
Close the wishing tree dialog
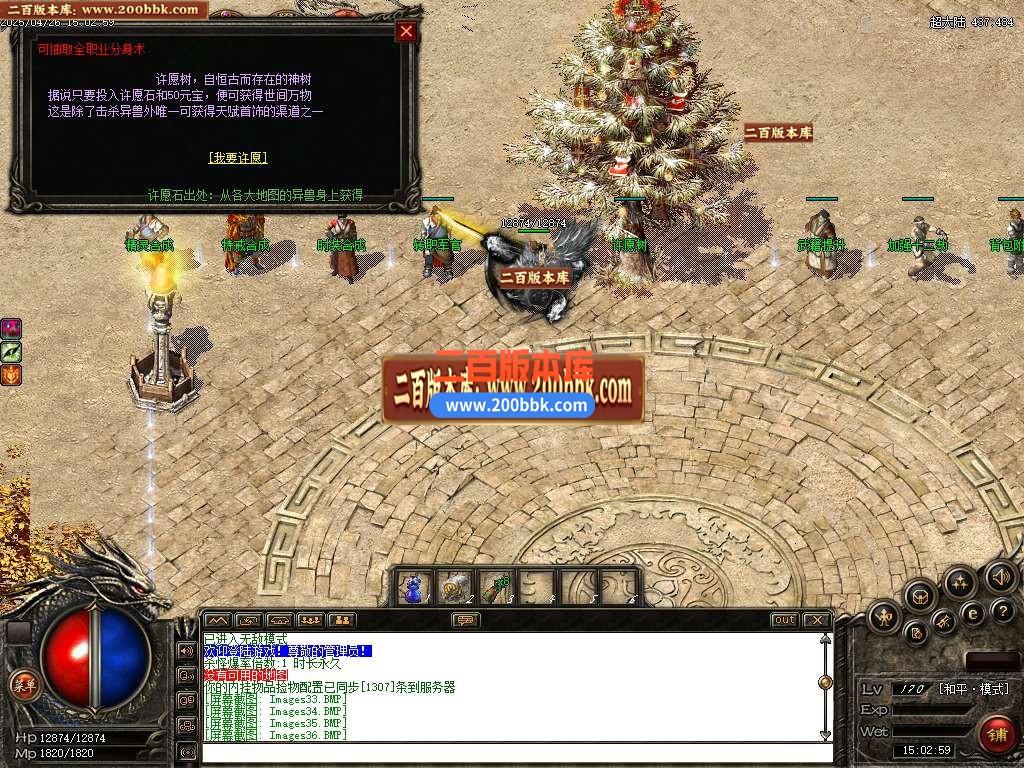406,31
